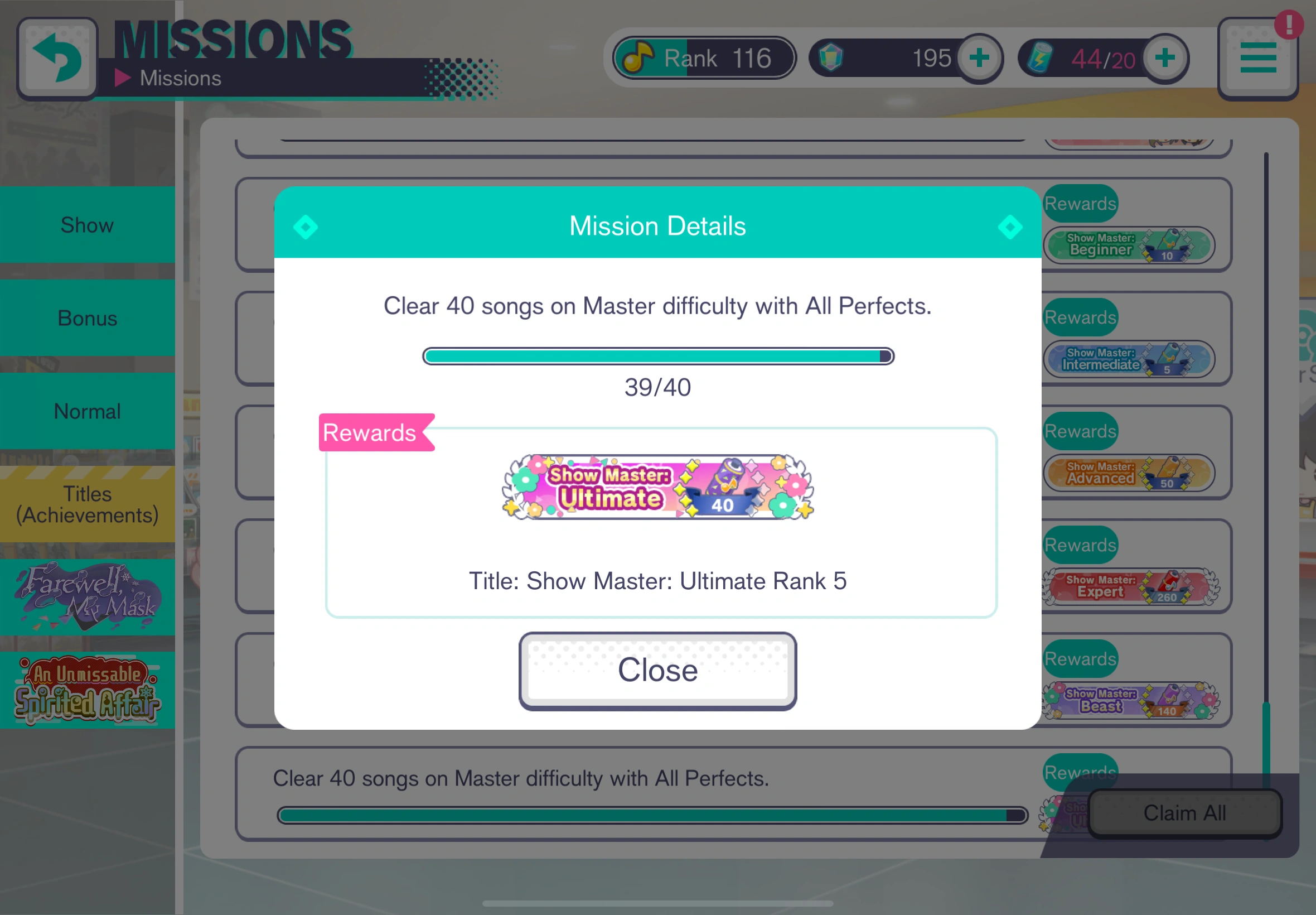This screenshot has width=1316, height=915.
Task: Tap the 39/40 mission progress bar
Action: (x=657, y=356)
